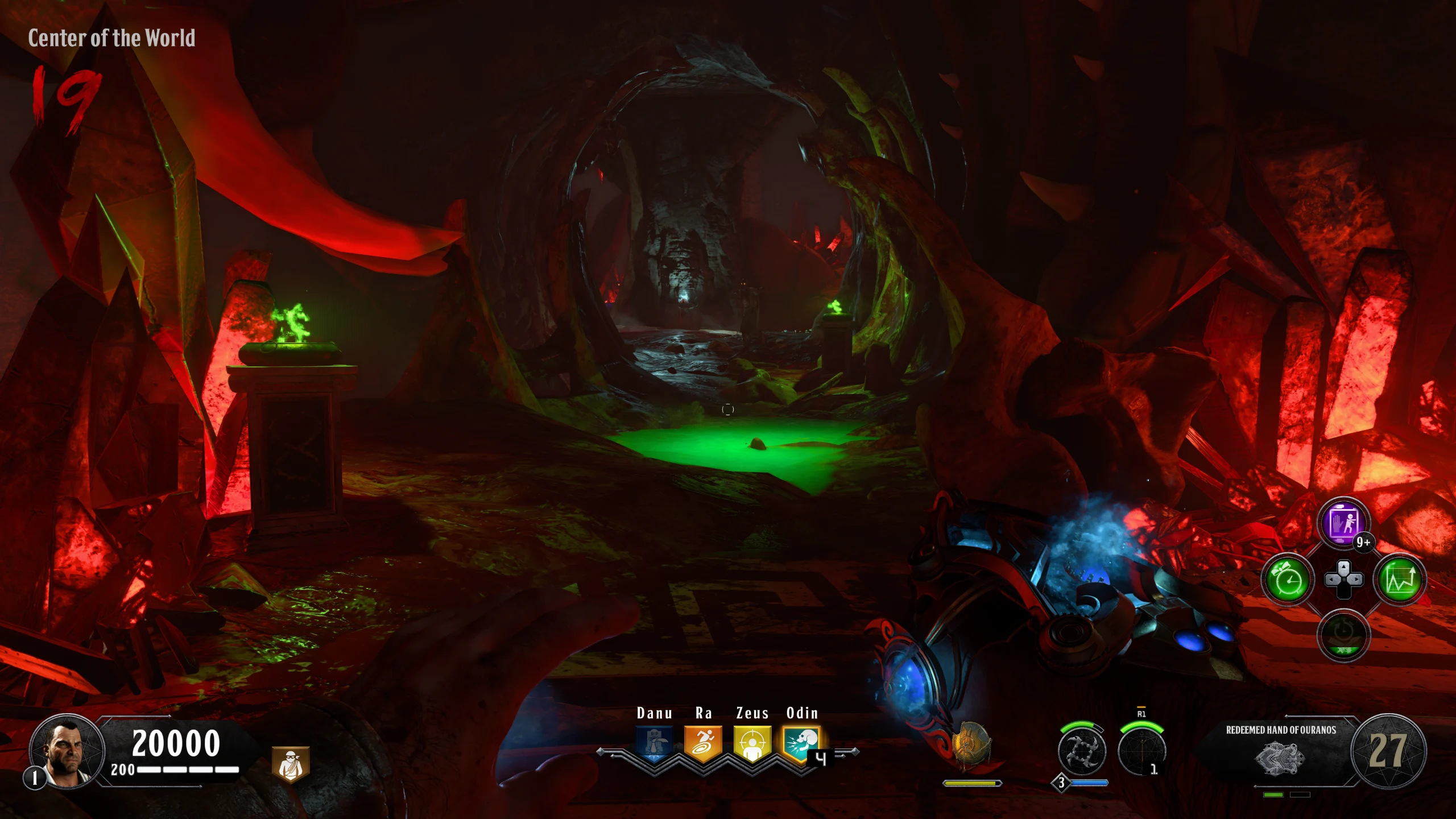Use the green rising-chart elixir
The height and width of the screenshot is (819, 1456).
[x=1400, y=580]
